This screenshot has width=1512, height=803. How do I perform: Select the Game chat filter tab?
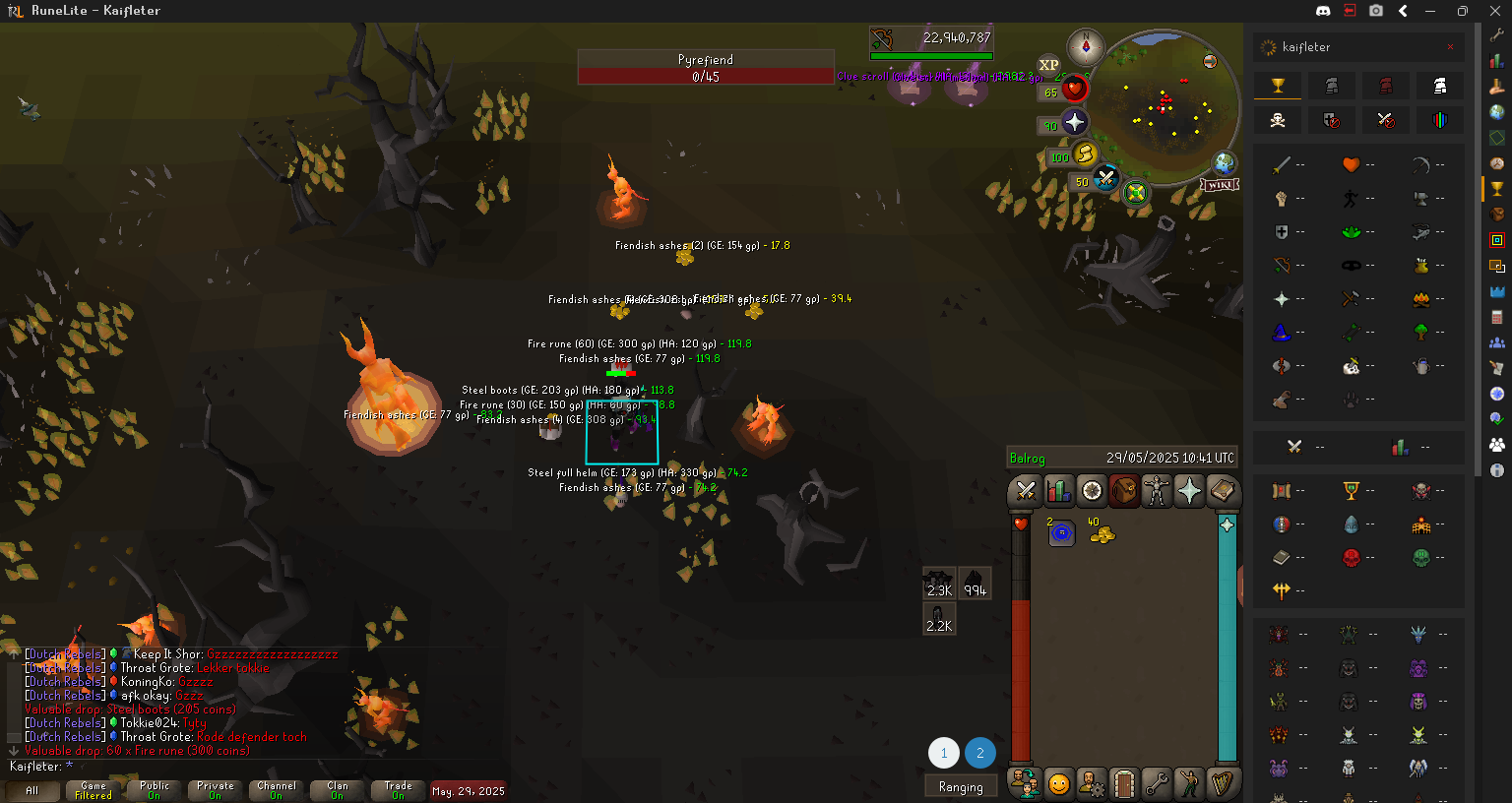pyautogui.click(x=94, y=790)
